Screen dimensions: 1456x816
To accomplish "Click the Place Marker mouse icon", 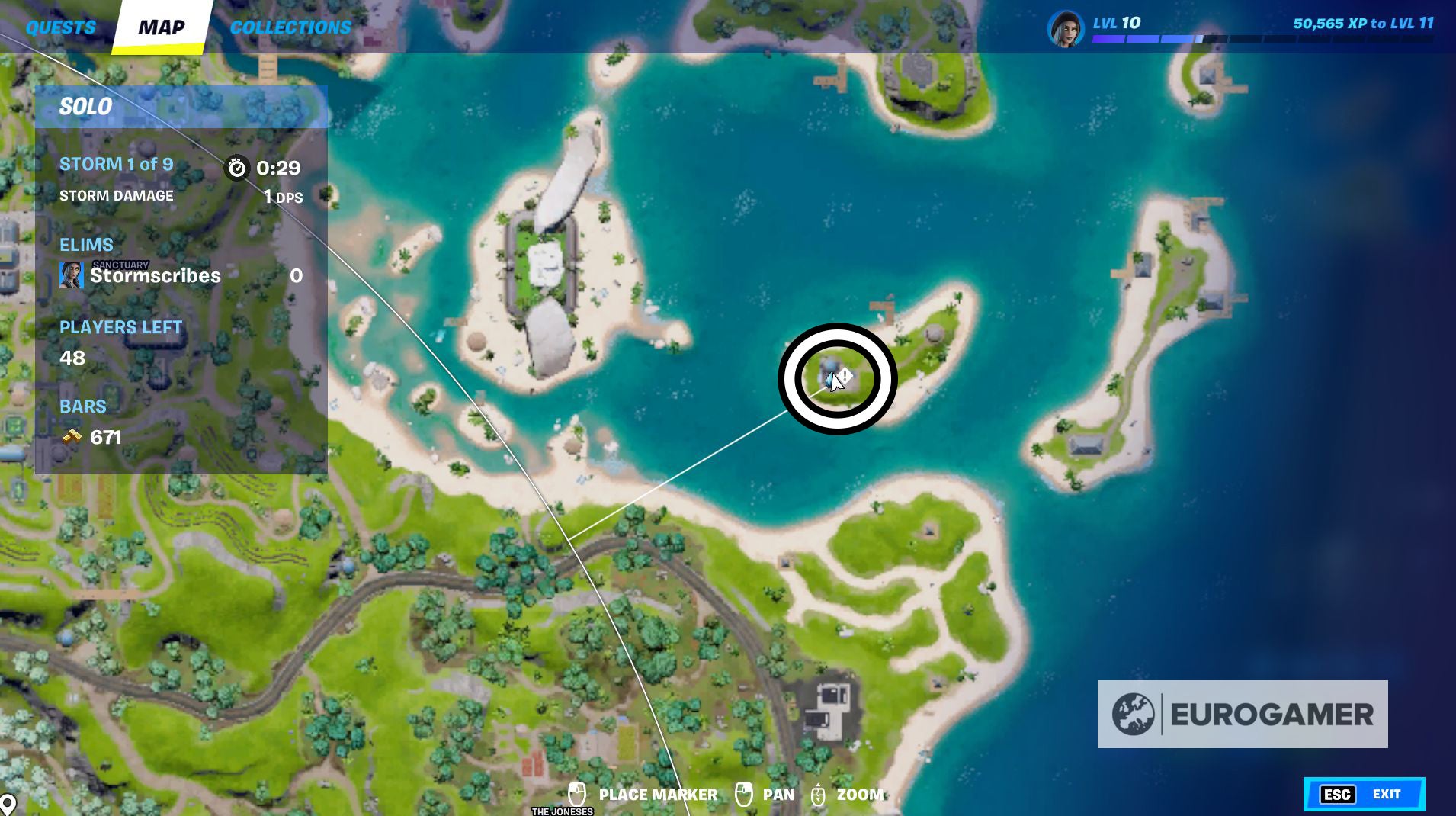I will pos(577,794).
